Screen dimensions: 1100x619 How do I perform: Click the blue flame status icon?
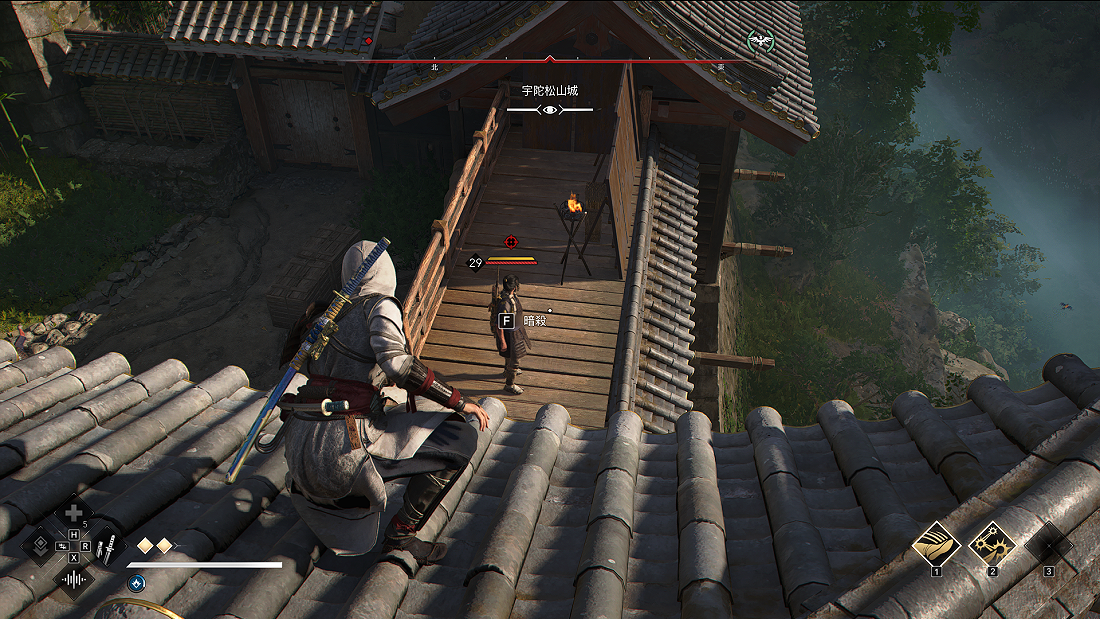click(137, 583)
